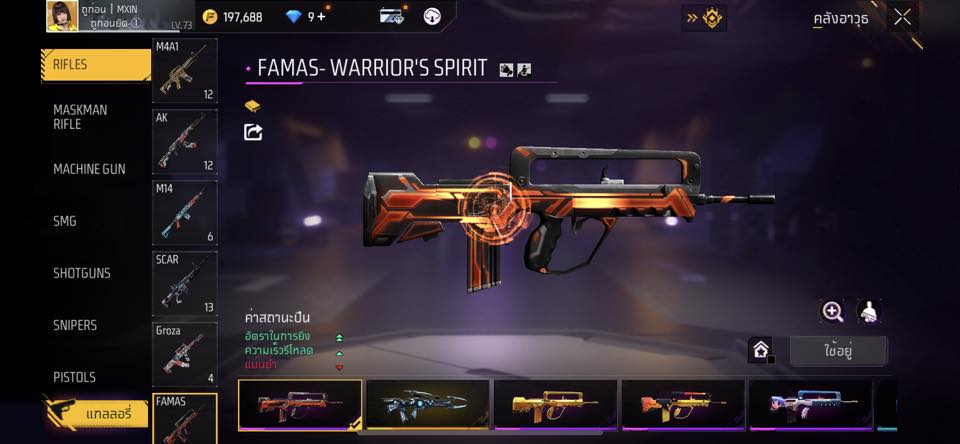Close the weapon armory screen
The image size is (960, 444).
pyautogui.click(x=902, y=17)
